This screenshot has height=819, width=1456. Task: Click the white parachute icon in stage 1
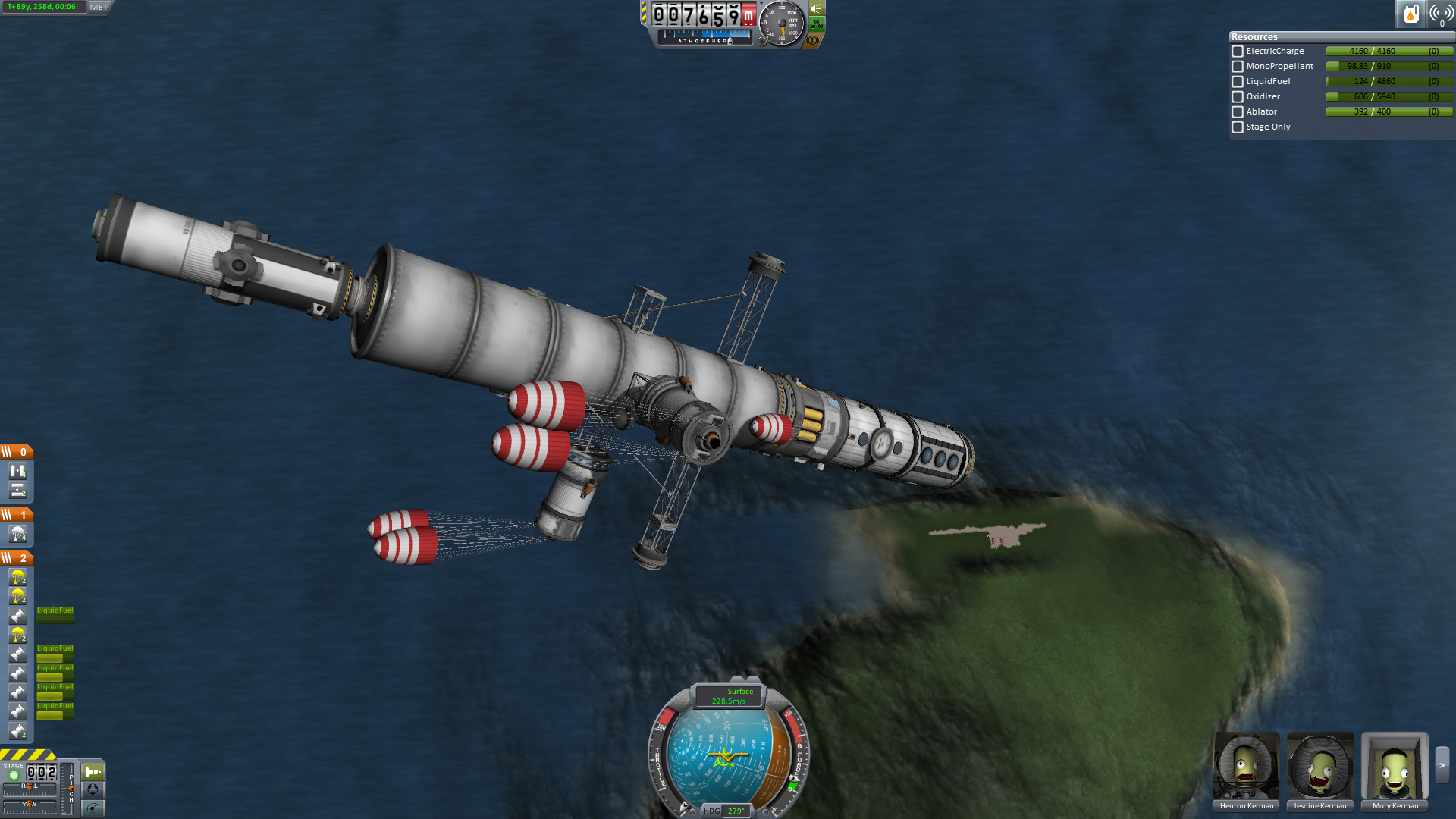coord(17,535)
